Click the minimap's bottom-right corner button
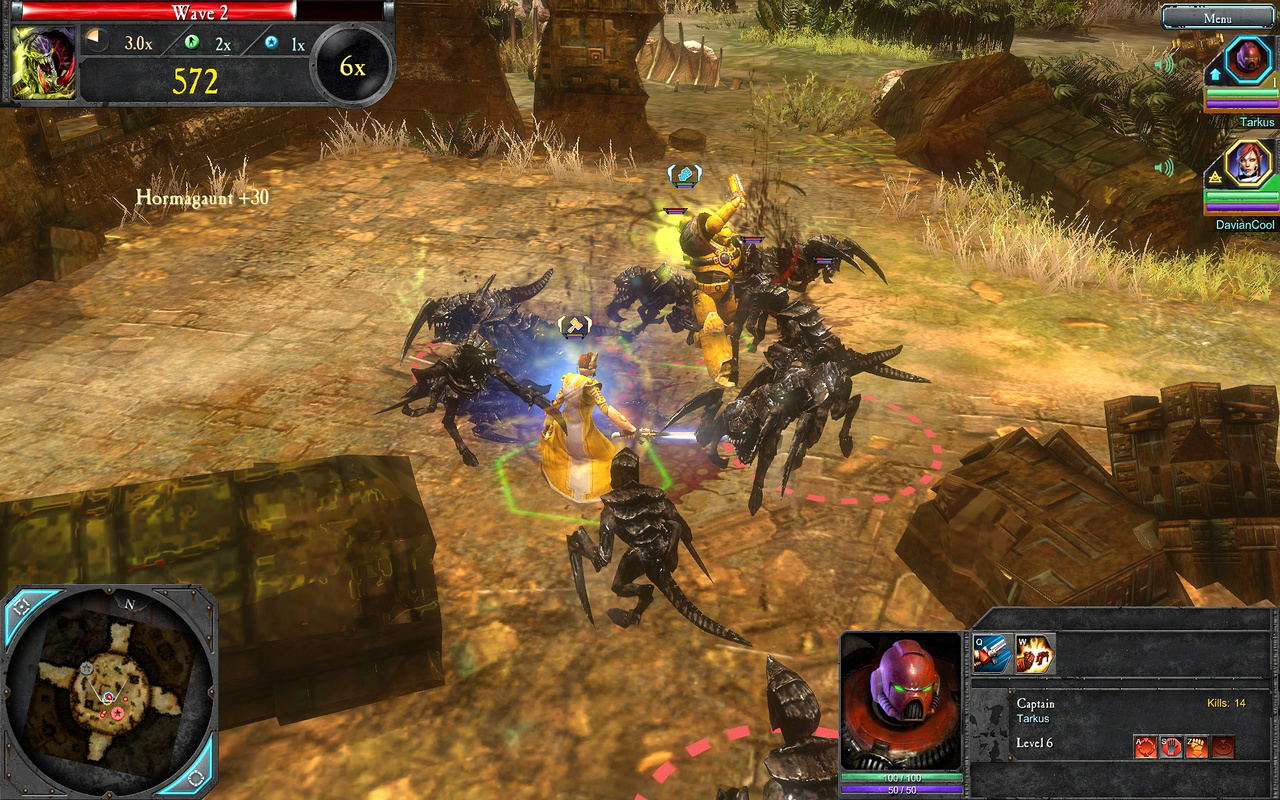 click(x=196, y=777)
